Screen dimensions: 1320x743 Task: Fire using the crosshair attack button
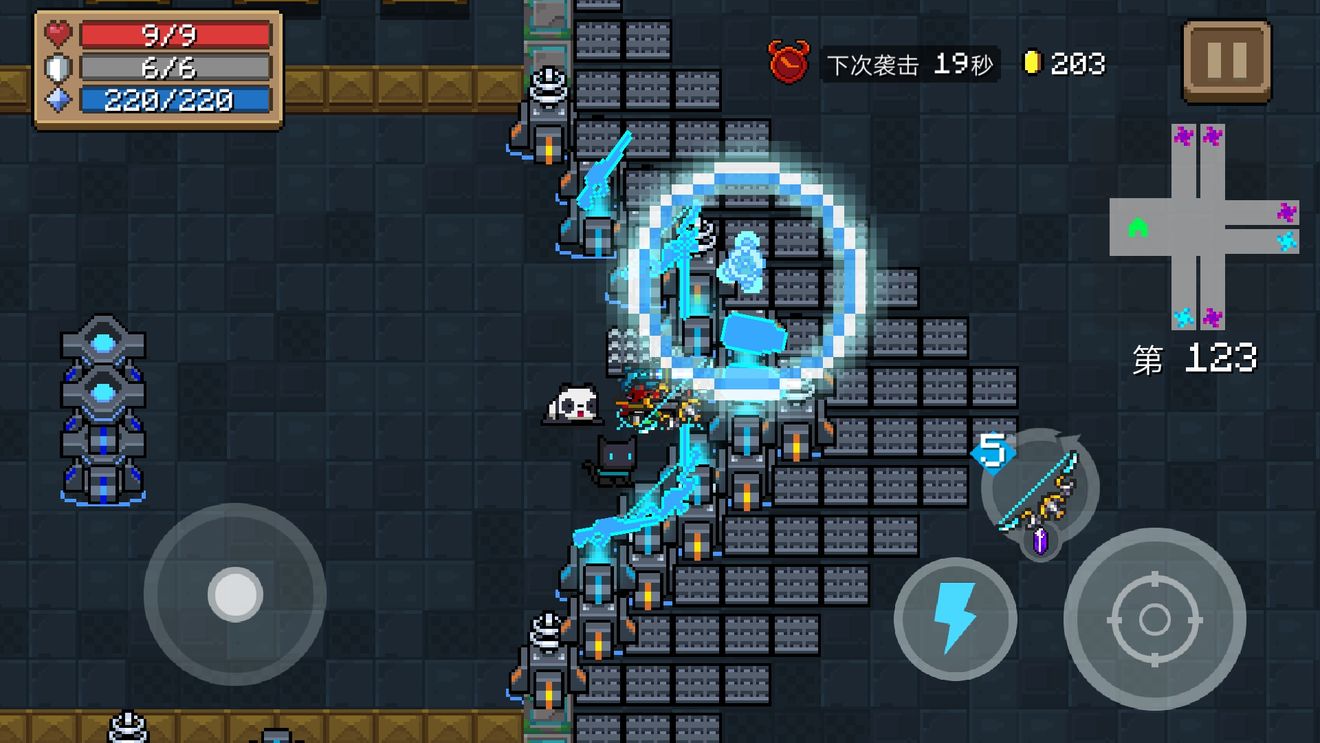pos(1154,619)
